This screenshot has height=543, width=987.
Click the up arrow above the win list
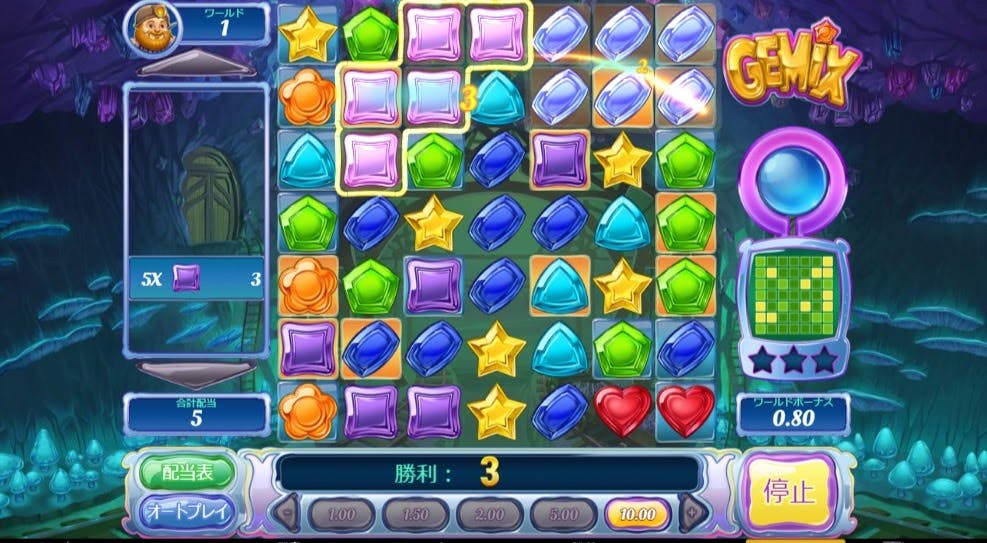click(x=196, y=68)
